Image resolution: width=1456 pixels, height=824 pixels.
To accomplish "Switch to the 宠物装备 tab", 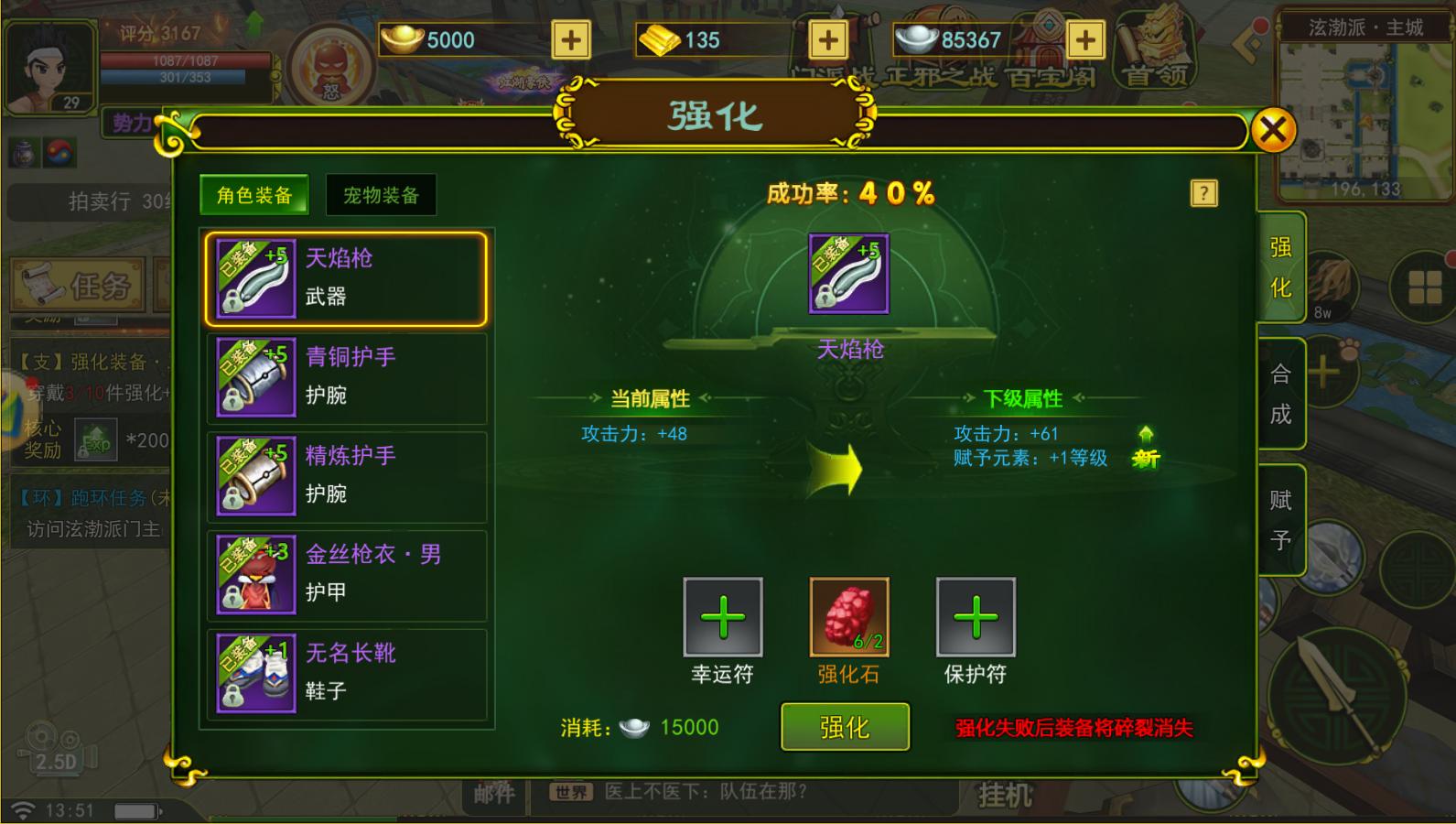I will [x=381, y=194].
